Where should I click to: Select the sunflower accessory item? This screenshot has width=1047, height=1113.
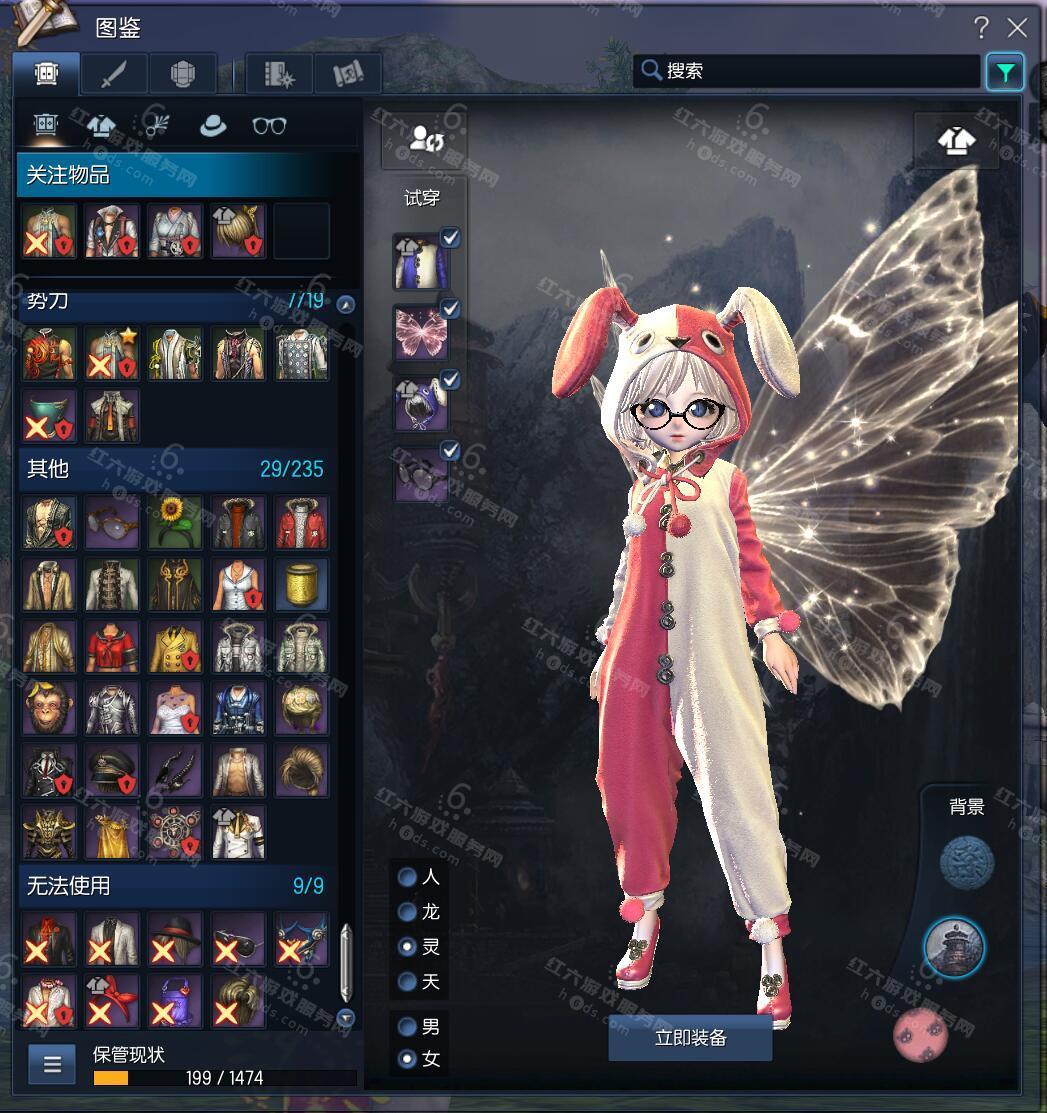click(175, 522)
